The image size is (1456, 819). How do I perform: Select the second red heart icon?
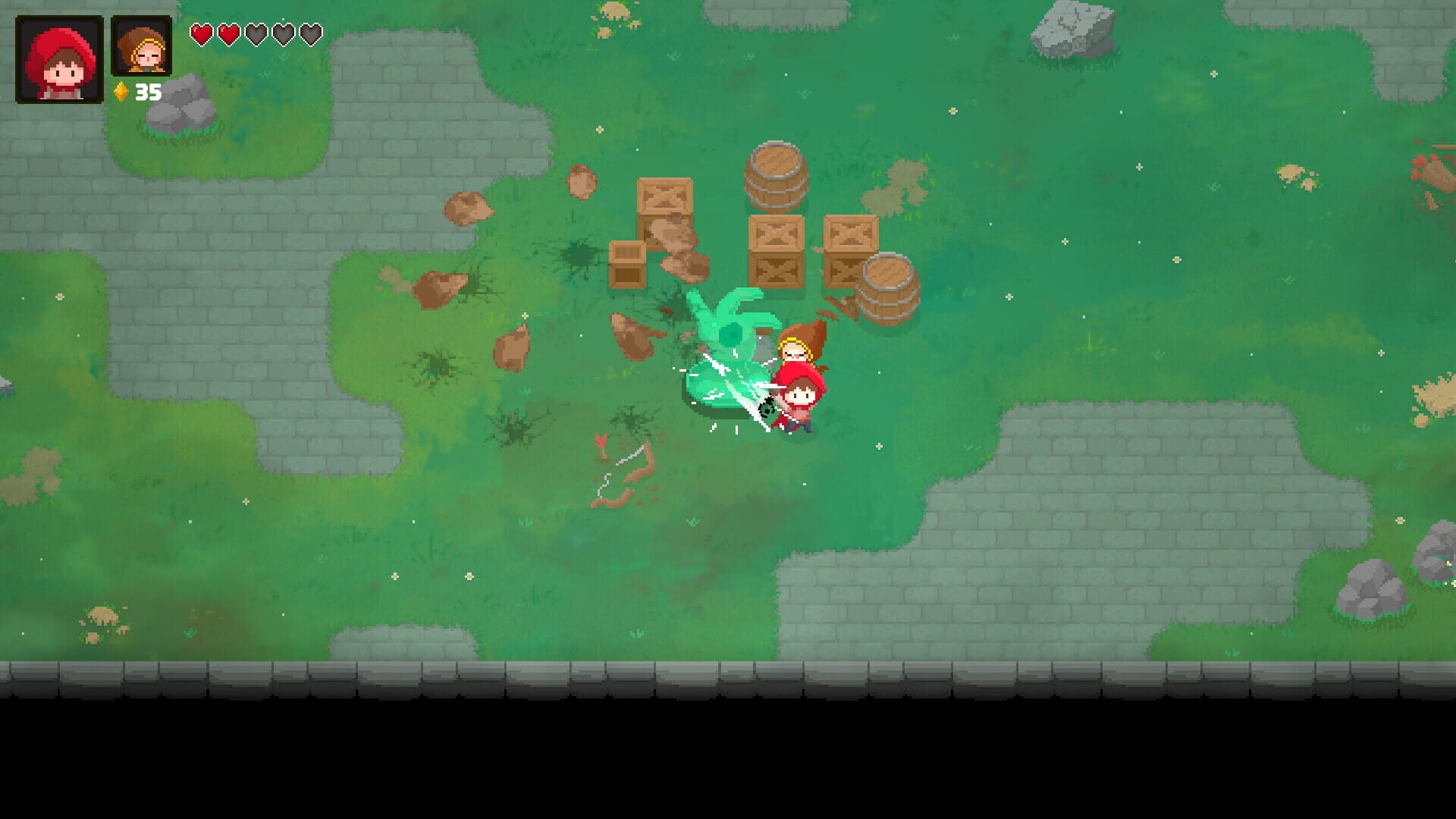coord(228,33)
